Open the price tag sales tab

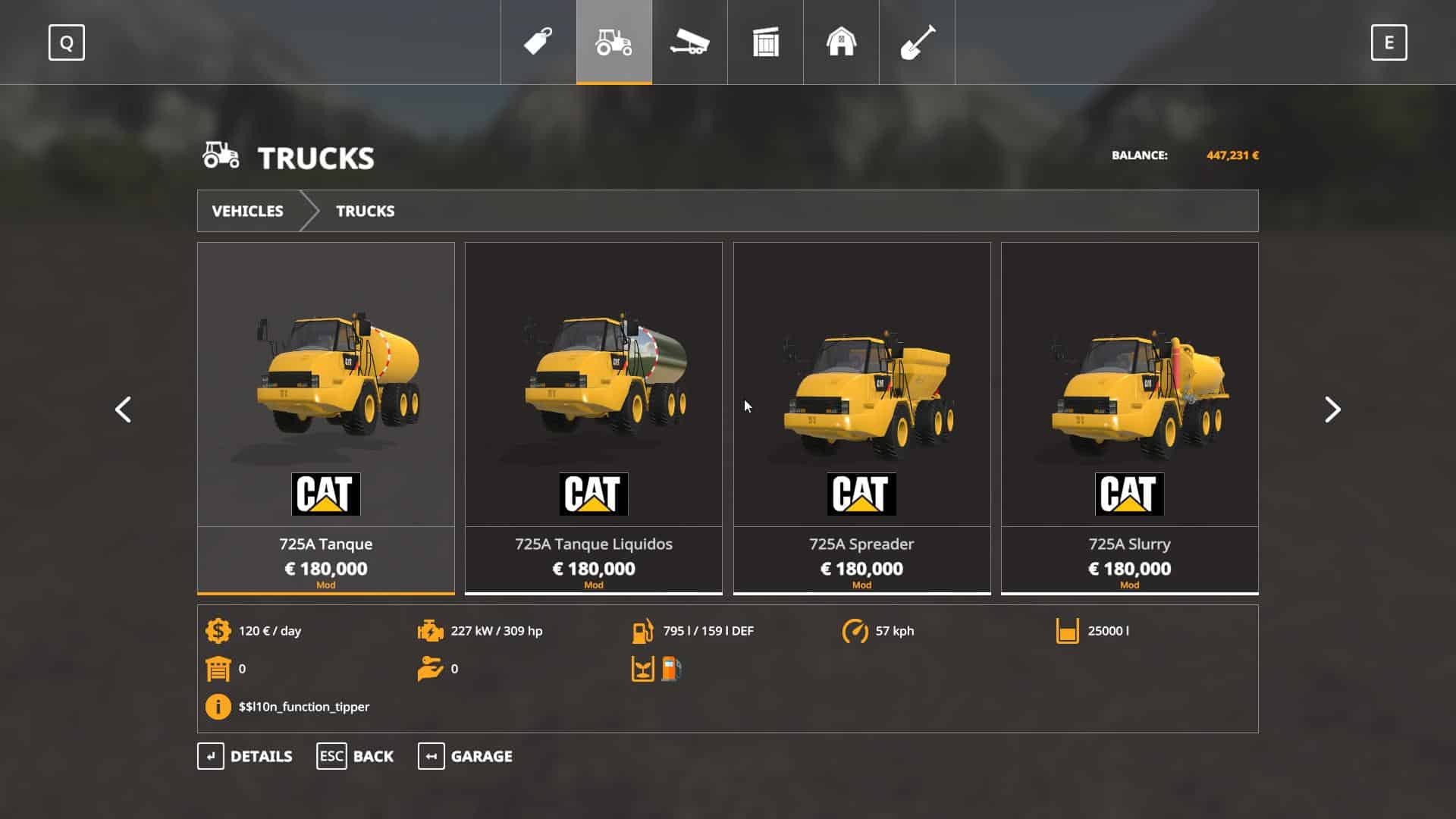click(x=538, y=42)
